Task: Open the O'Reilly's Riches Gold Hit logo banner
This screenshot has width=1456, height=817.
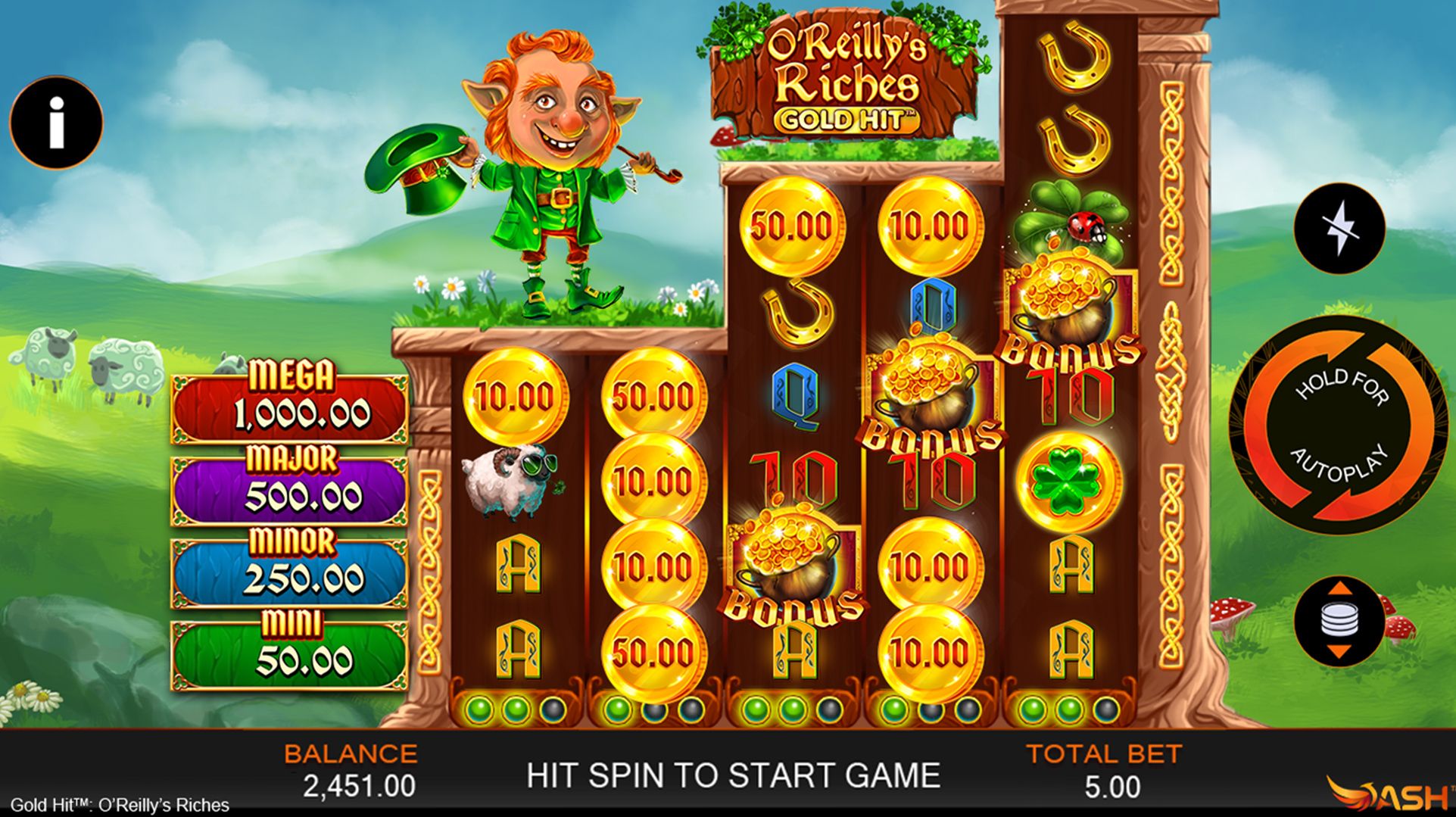Action: pyautogui.click(x=848, y=72)
